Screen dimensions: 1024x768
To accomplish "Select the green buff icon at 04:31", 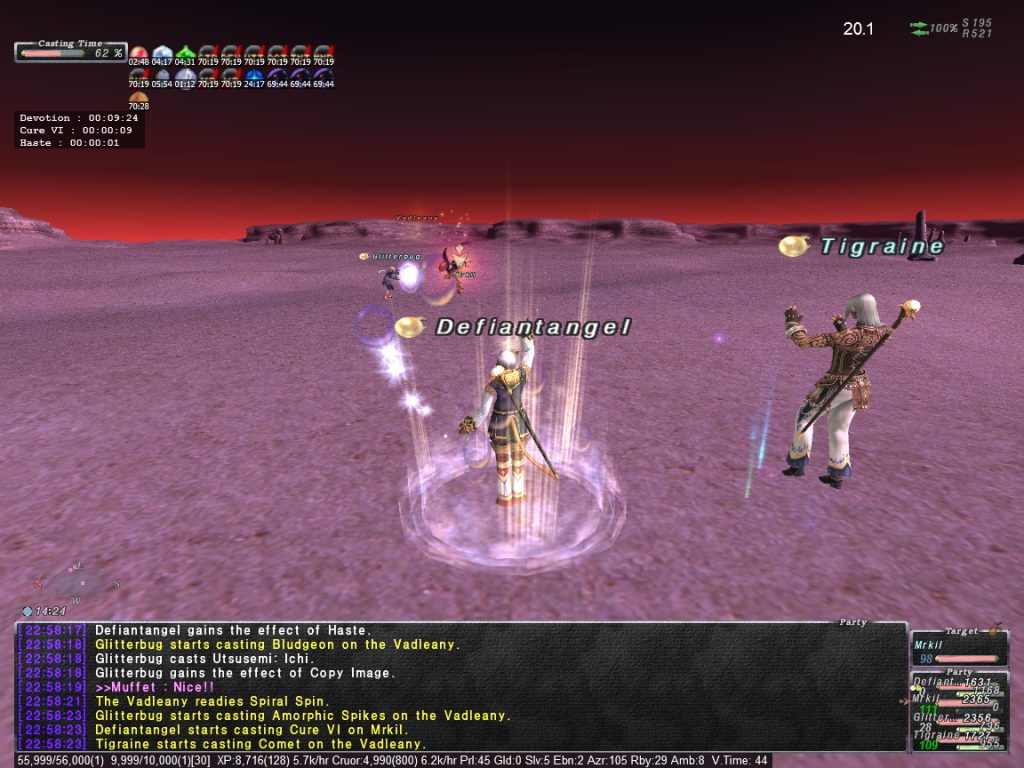I will 185,53.
